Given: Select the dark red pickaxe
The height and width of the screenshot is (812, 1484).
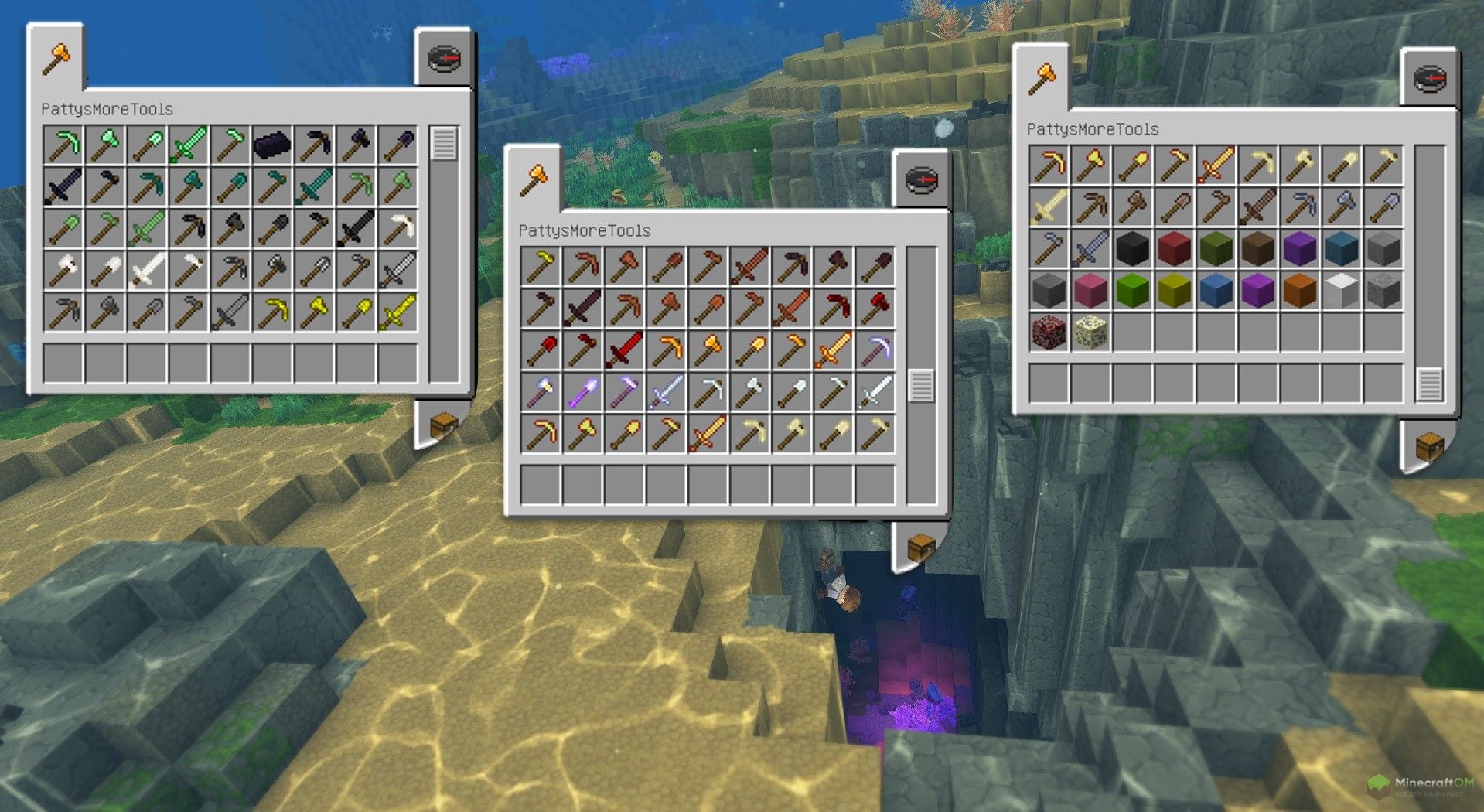Looking at the screenshot, I should 834,309.
